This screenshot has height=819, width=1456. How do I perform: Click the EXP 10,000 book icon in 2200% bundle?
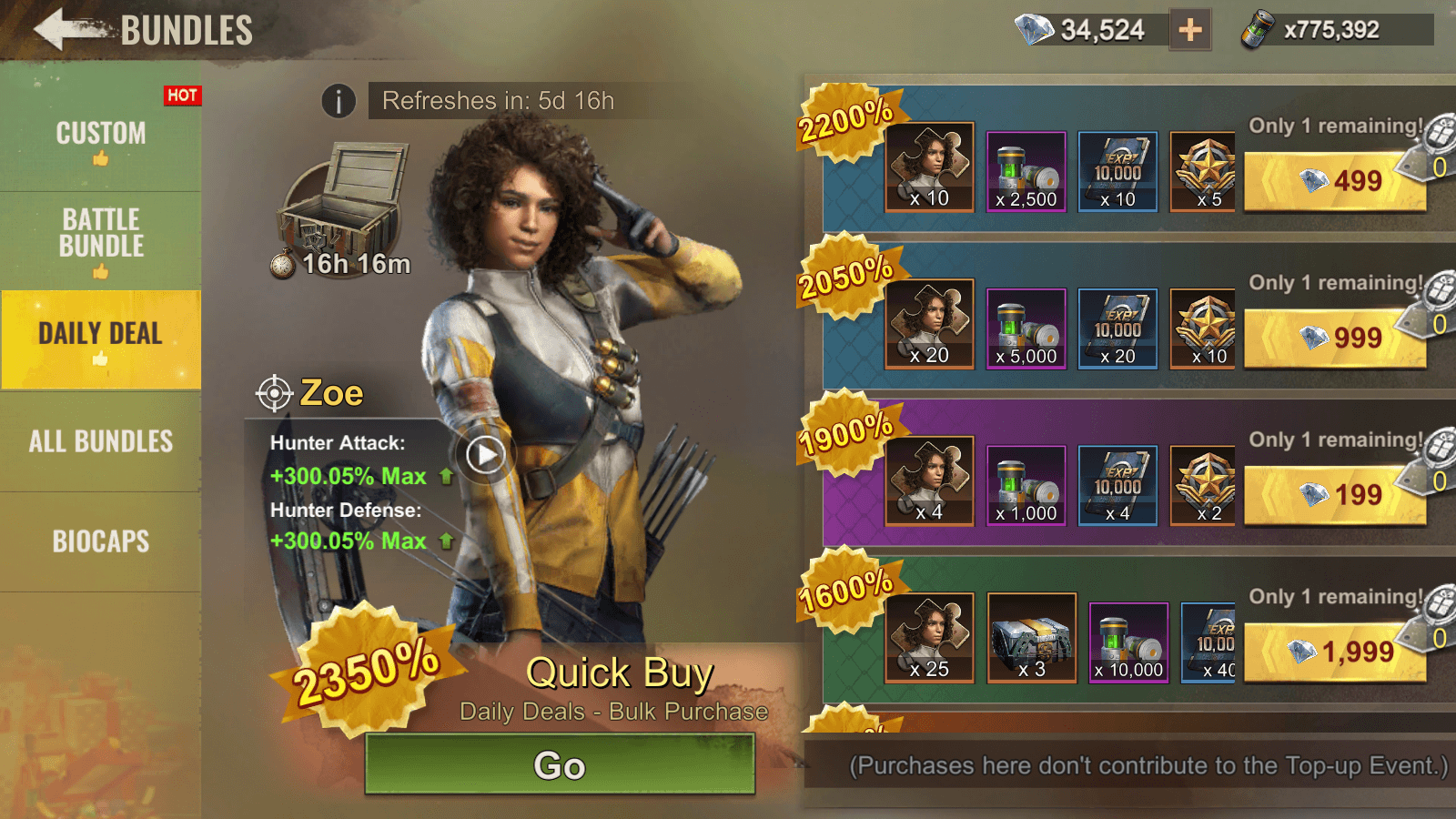click(x=1117, y=170)
